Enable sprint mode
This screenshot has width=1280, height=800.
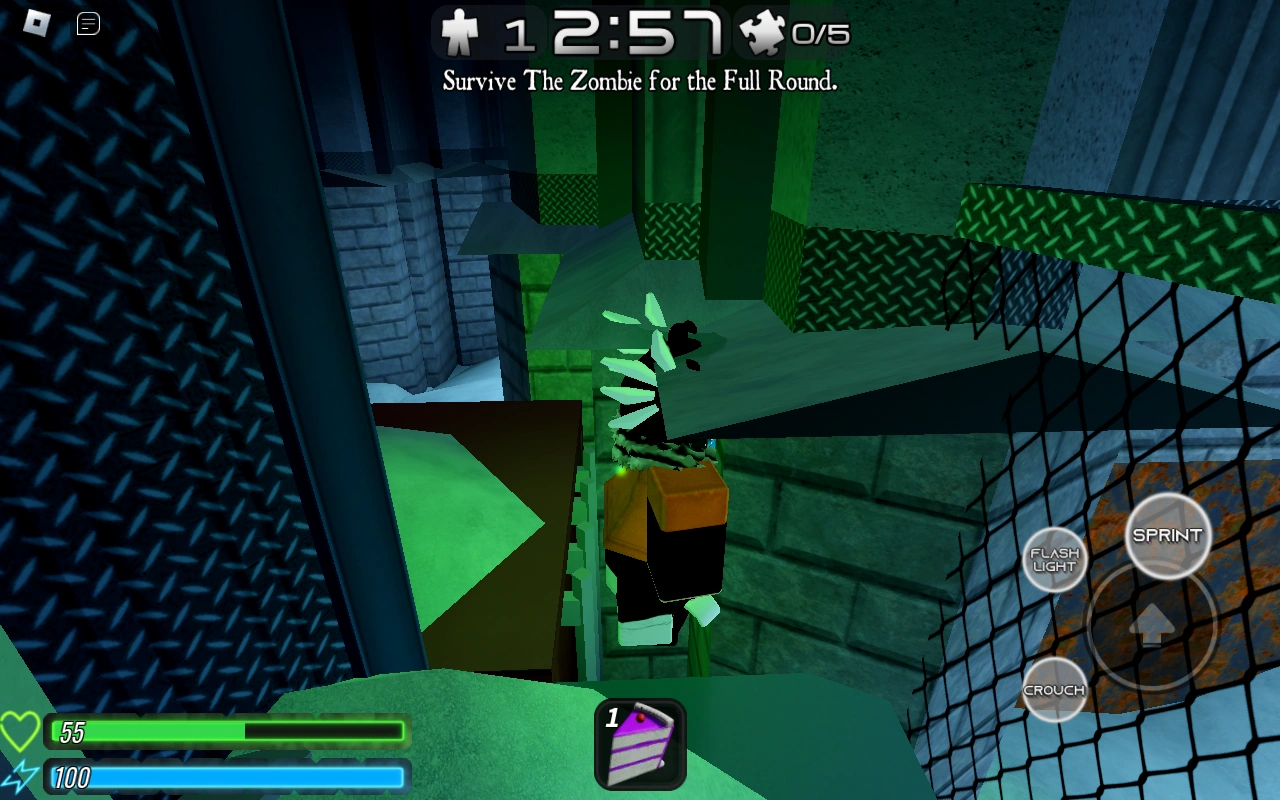[x=1167, y=535]
